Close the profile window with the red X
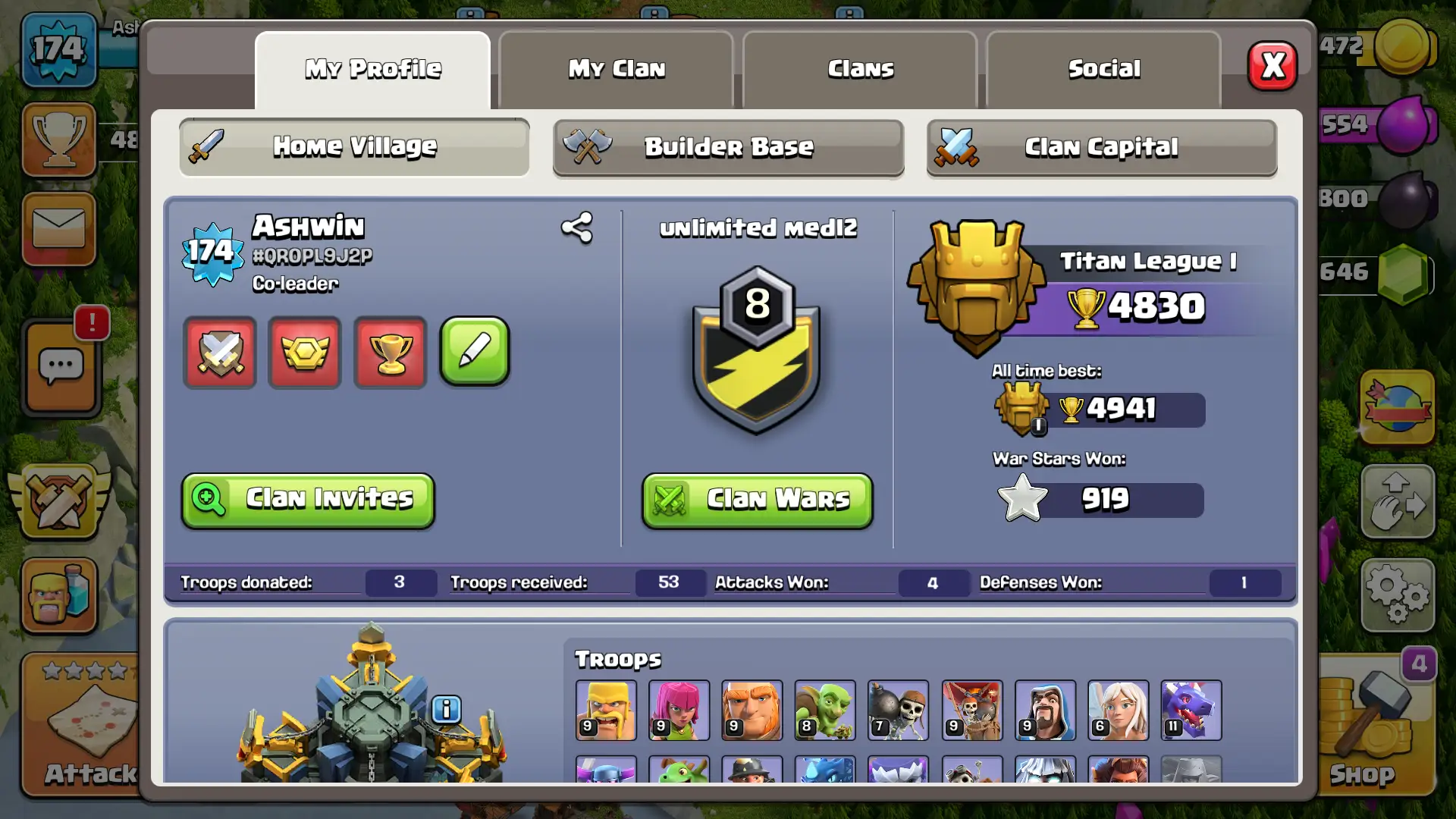1456x819 pixels. coord(1272,66)
